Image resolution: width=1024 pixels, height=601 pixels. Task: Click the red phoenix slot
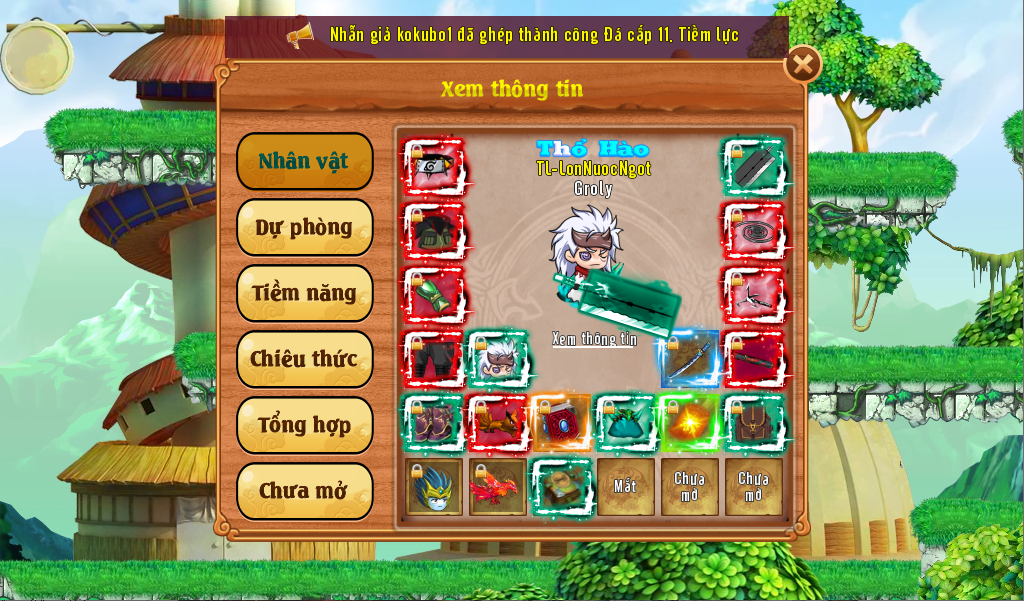point(498,487)
